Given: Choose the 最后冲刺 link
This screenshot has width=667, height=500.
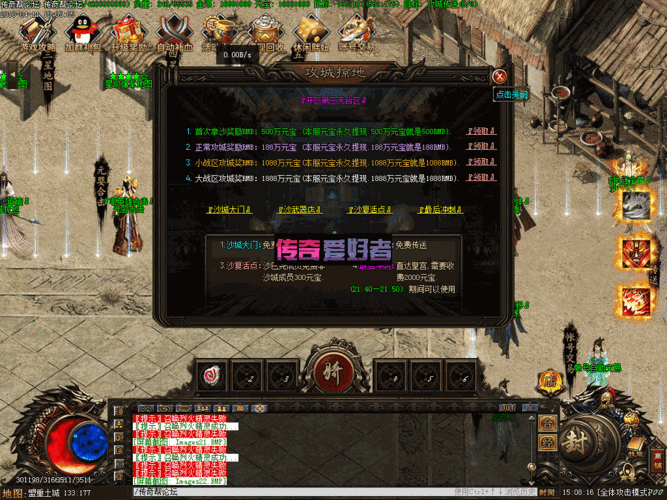Looking at the screenshot, I should tap(440, 210).
